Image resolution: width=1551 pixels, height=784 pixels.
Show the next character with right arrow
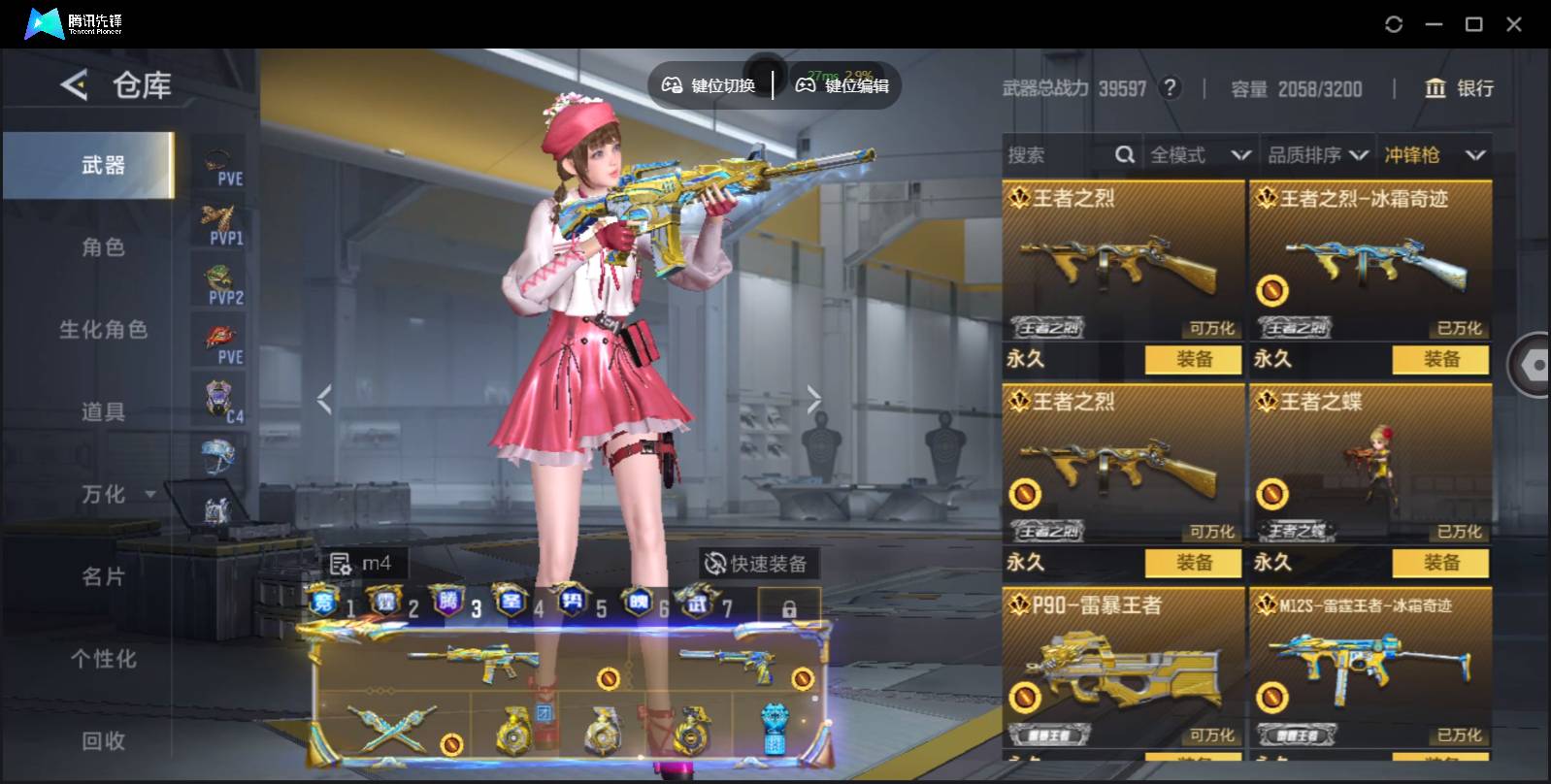(x=813, y=398)
